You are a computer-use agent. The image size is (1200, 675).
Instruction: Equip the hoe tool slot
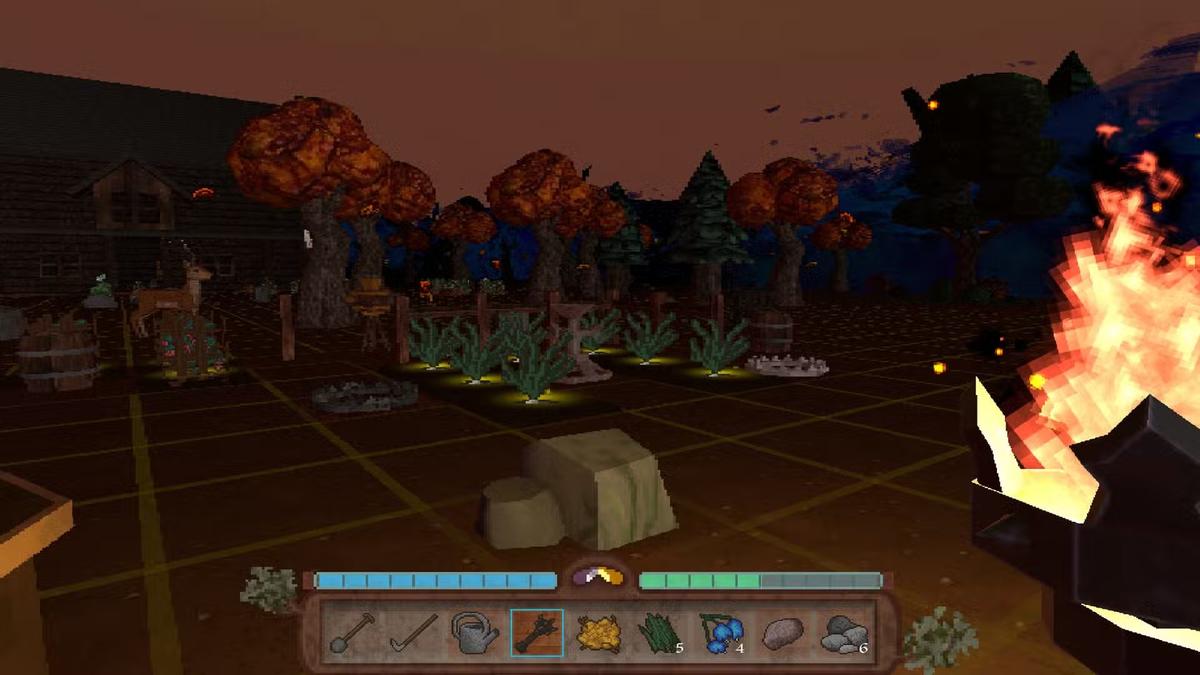point(413,633)
